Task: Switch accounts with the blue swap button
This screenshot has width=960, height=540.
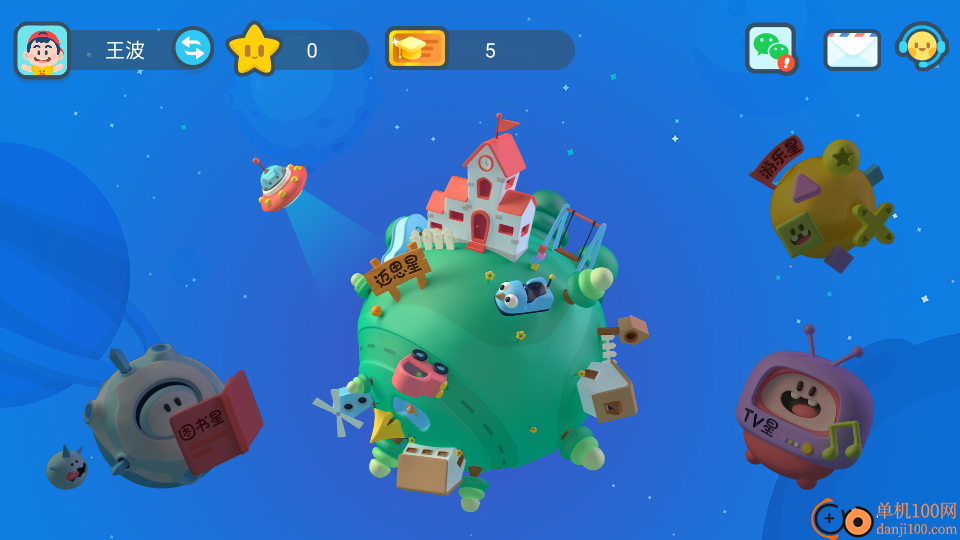Action: click(192, 48)
